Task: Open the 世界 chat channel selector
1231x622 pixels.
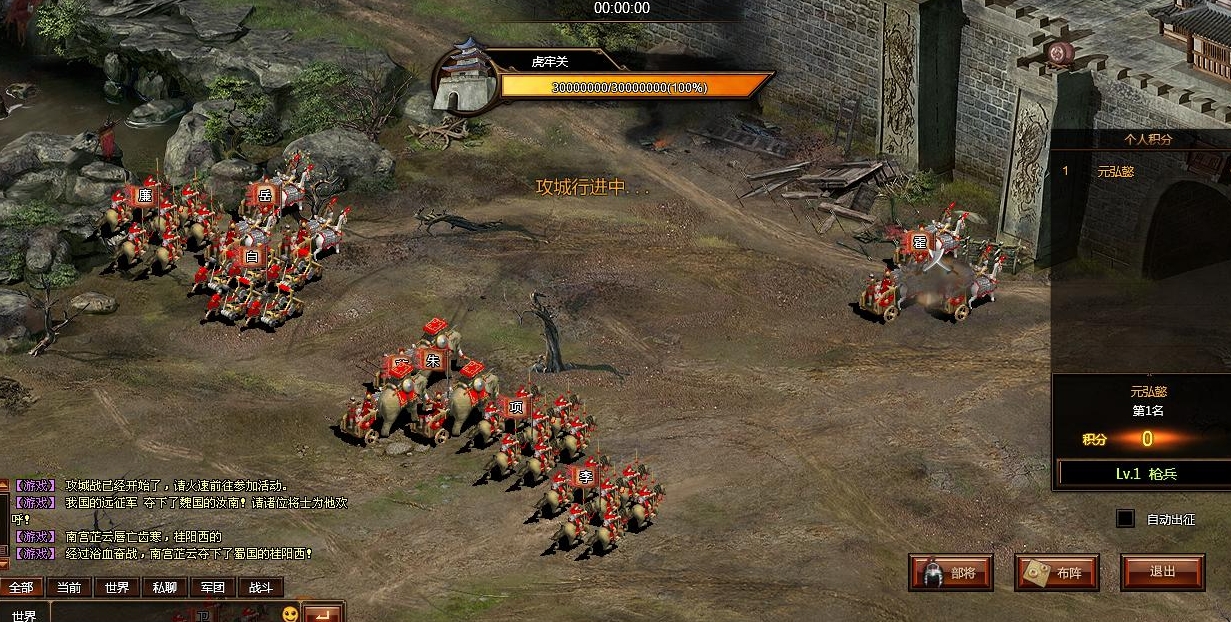Action: point(24,614)
